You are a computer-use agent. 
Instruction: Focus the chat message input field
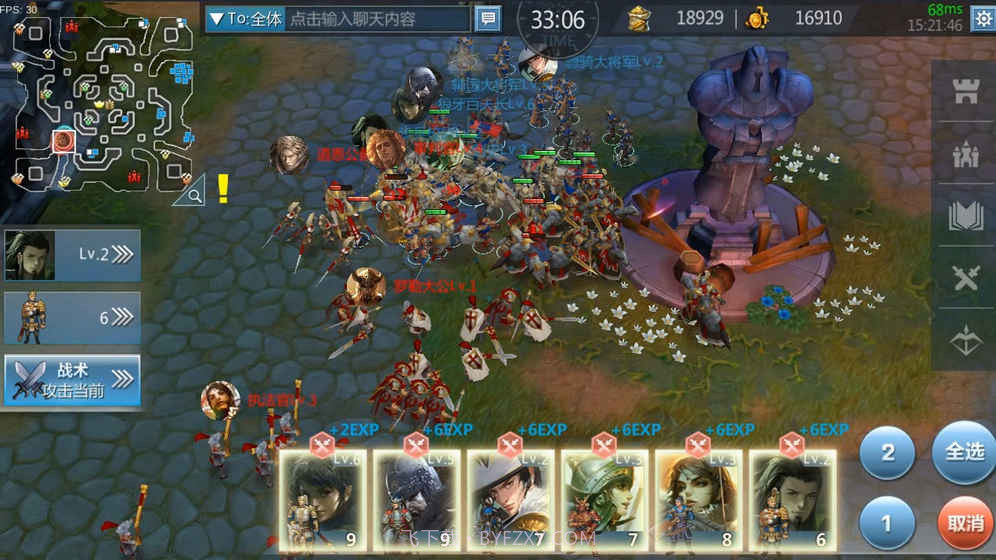(x=377, y=19)
